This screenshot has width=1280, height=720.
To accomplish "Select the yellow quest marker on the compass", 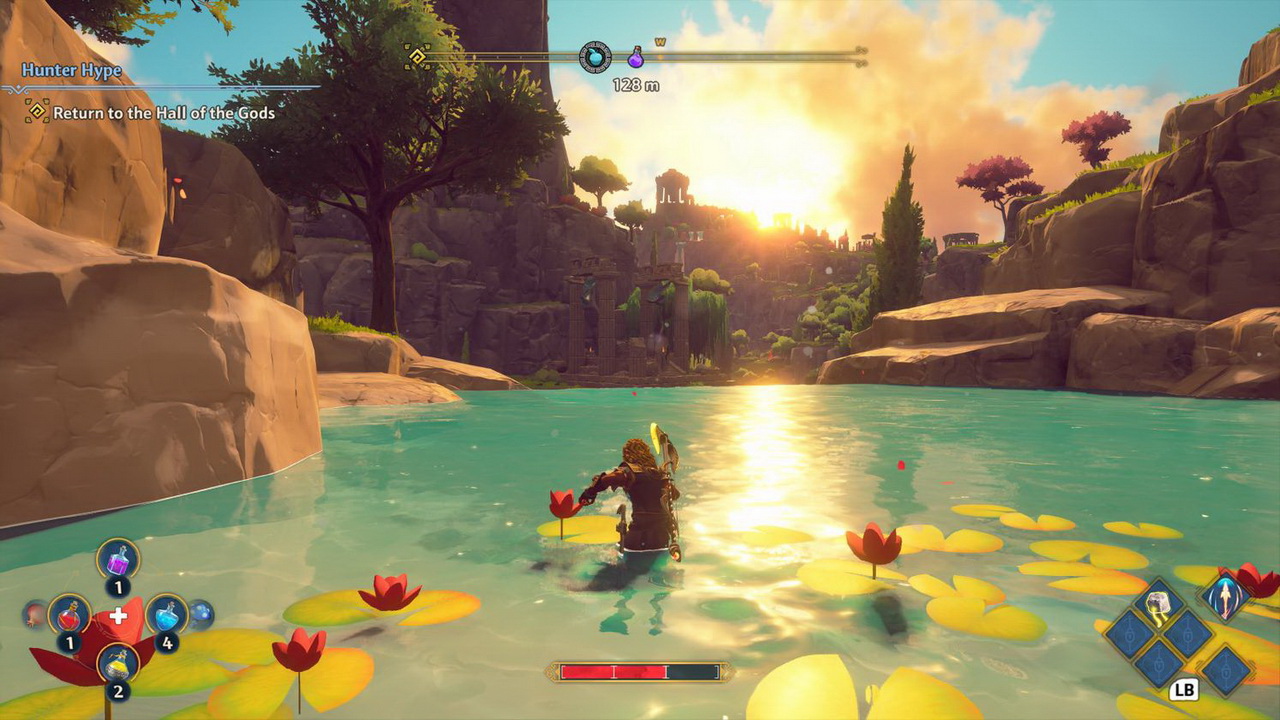I will click(418, 56).
